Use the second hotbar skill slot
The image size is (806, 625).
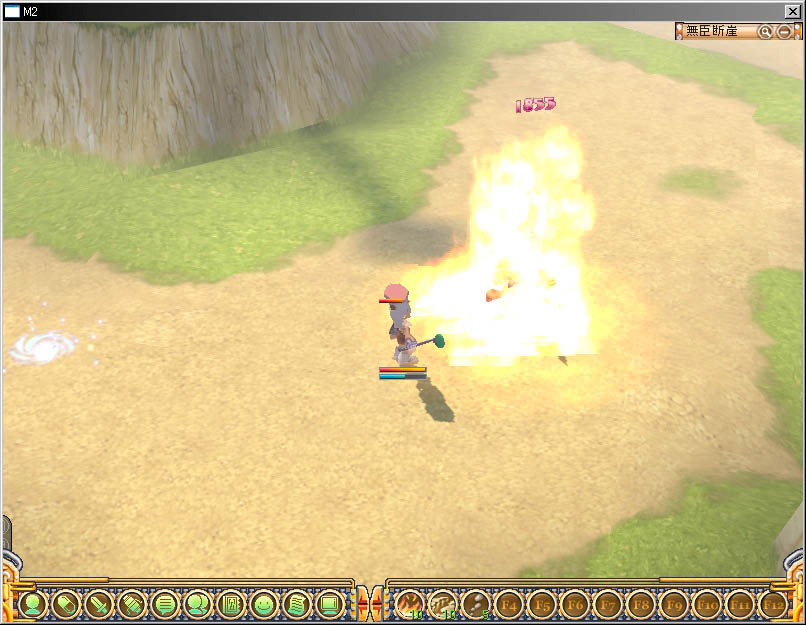[442, 604]
